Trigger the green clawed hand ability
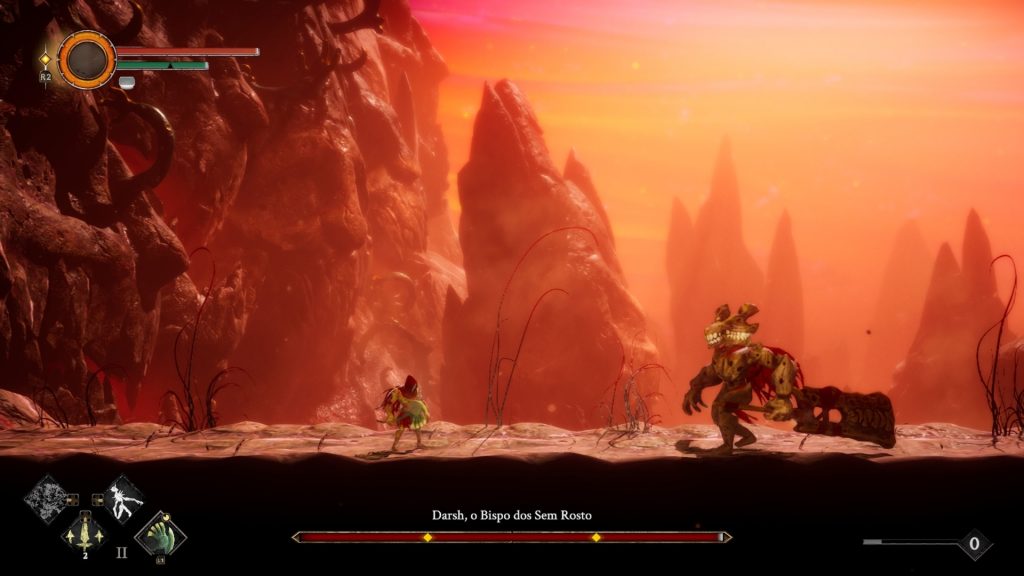1024x576 pixels. (160, 537)
